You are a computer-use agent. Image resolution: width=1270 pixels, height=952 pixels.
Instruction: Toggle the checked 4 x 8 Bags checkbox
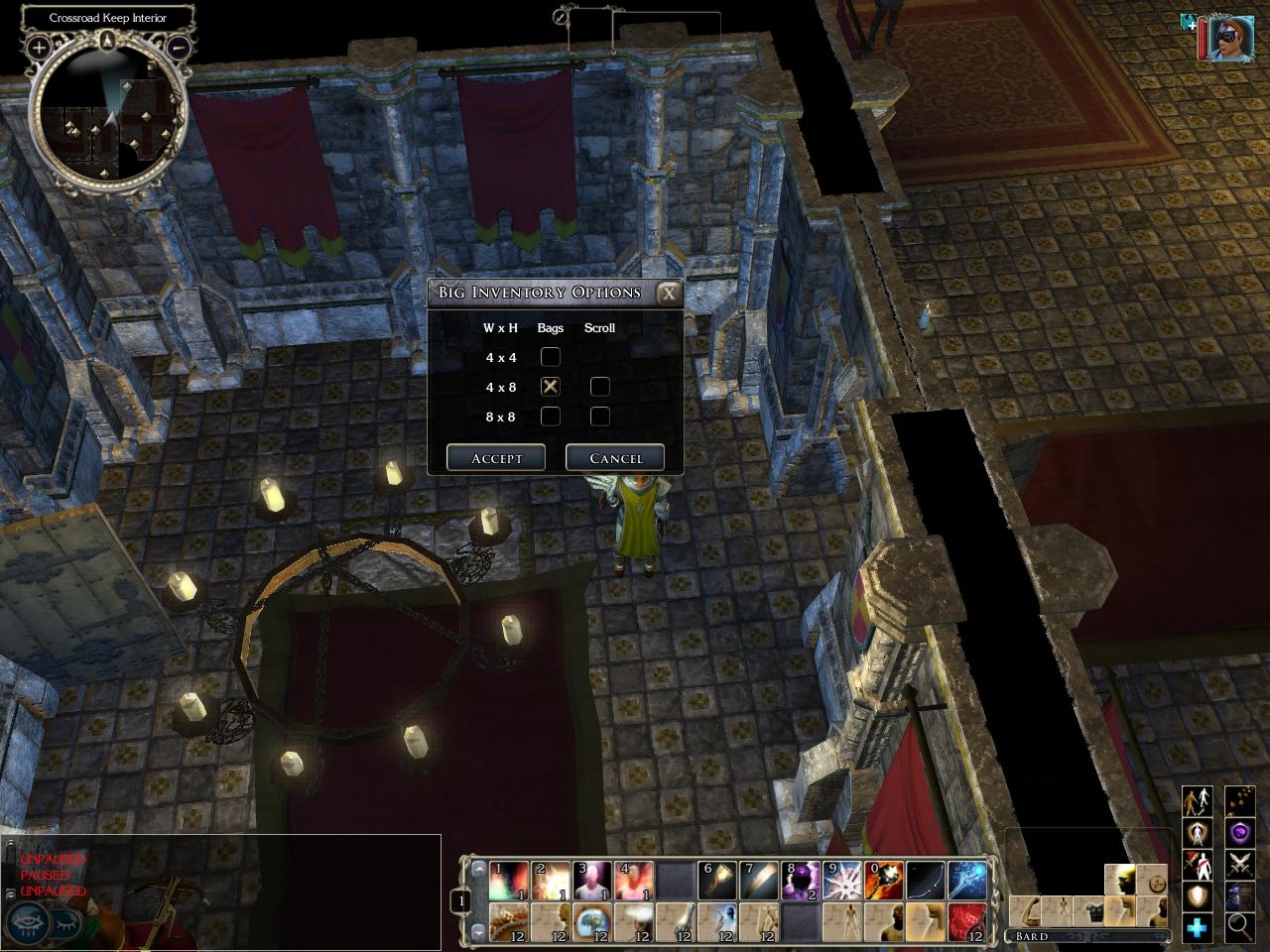tap(550, 387)
